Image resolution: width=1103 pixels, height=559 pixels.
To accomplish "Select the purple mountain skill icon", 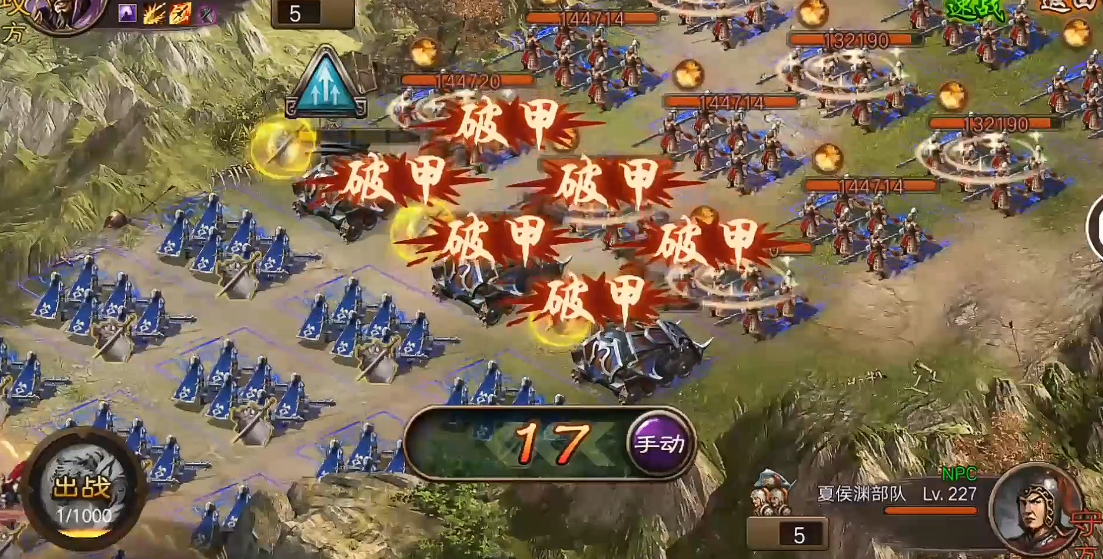I will pos(128,13).
